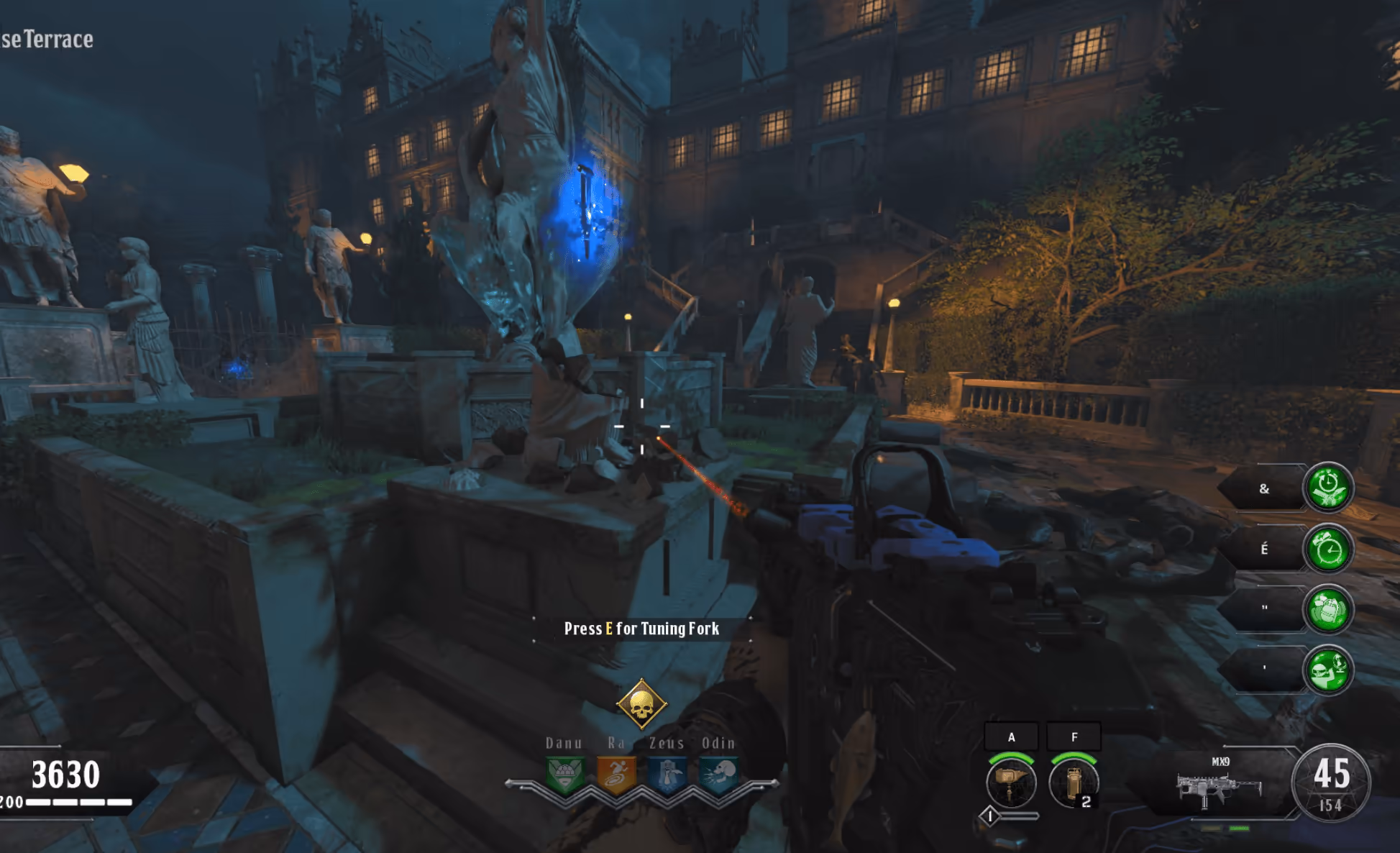
Task: Activate the stopwatch with crossed swords elixir
Action: 1328,488
